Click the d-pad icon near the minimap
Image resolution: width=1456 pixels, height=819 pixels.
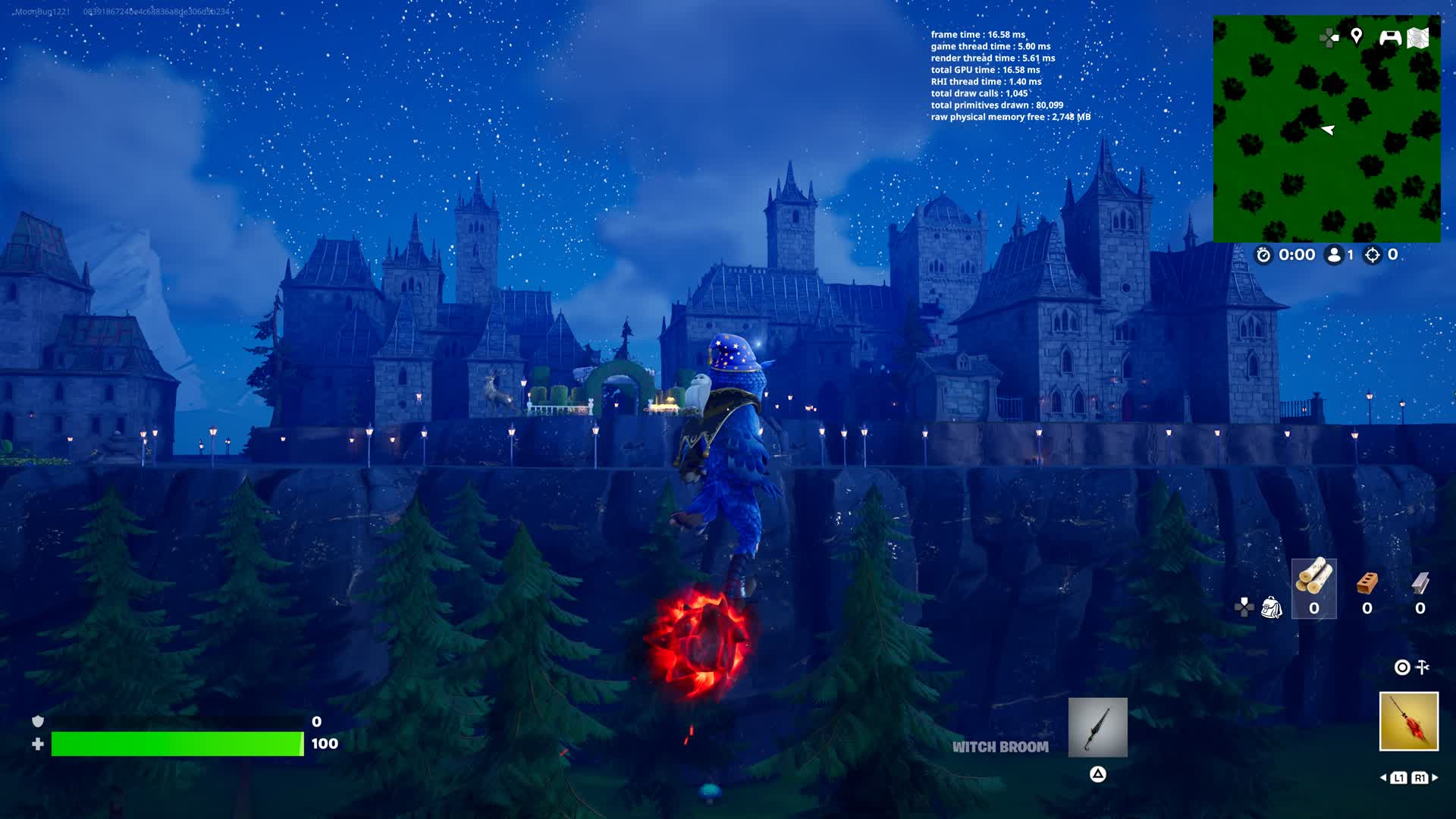(1328, 36)
